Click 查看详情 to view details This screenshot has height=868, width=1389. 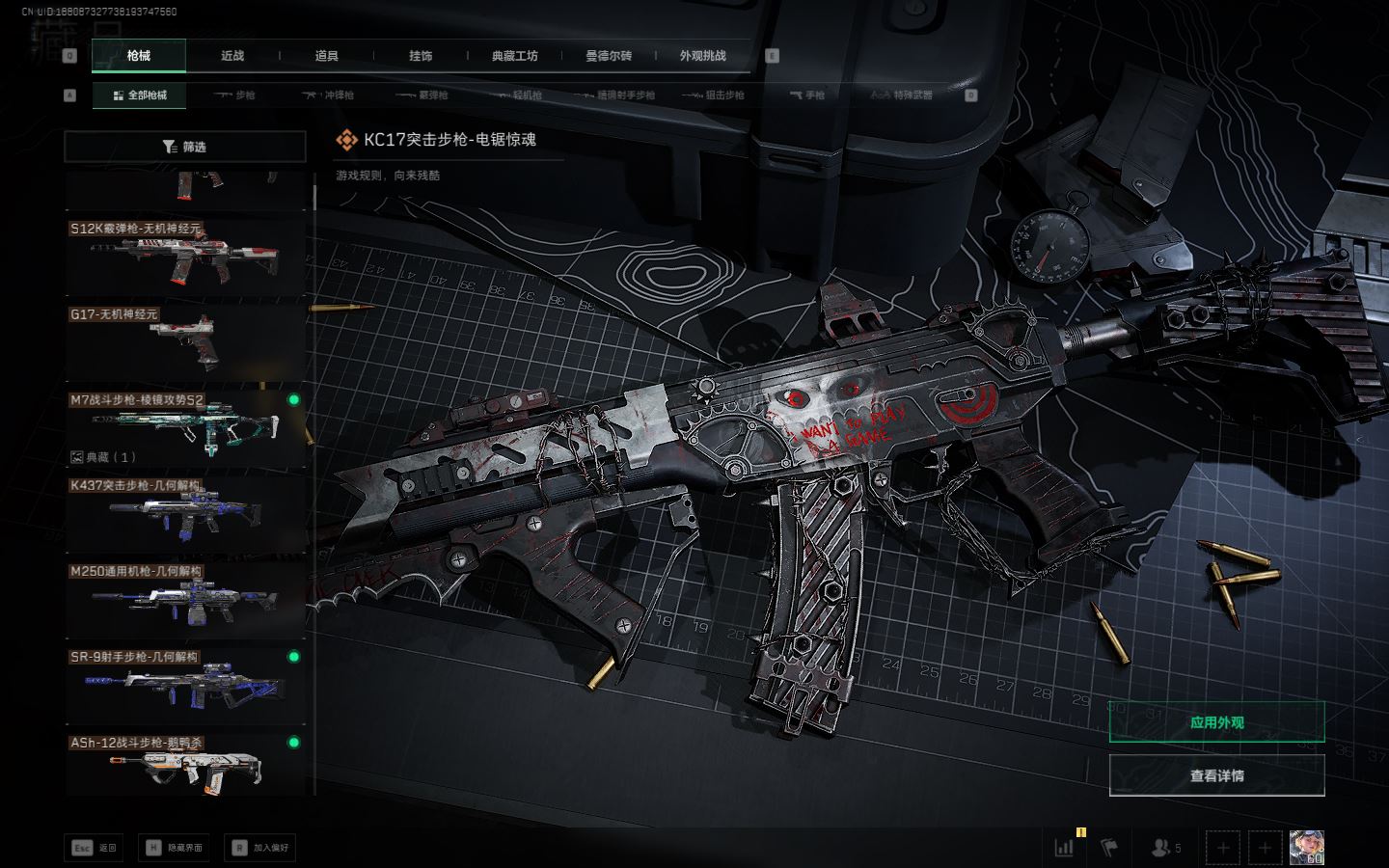1216,775
